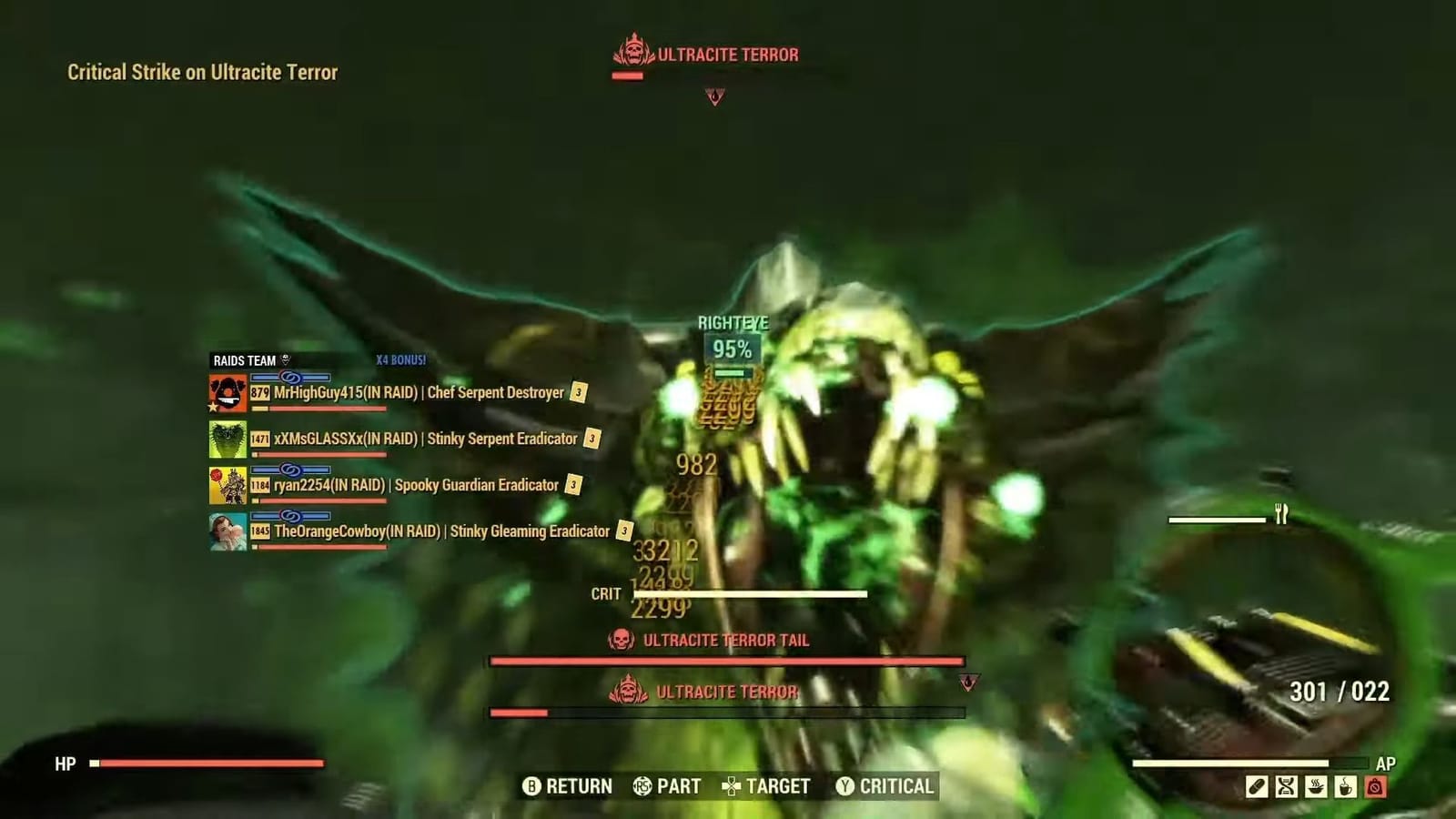This screenshot has height=819, width=1456.
Task: Click the coffee cup caffeine status icon
Action: click(x=1345, y=786)
